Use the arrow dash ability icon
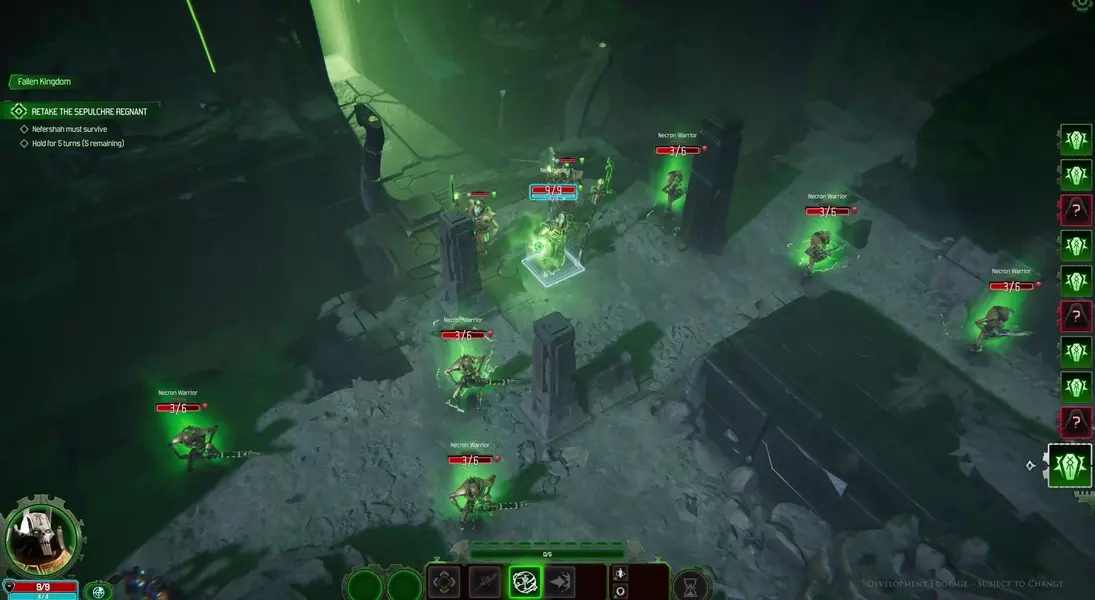Screen dimensions: 1095x600 [559, 581]
